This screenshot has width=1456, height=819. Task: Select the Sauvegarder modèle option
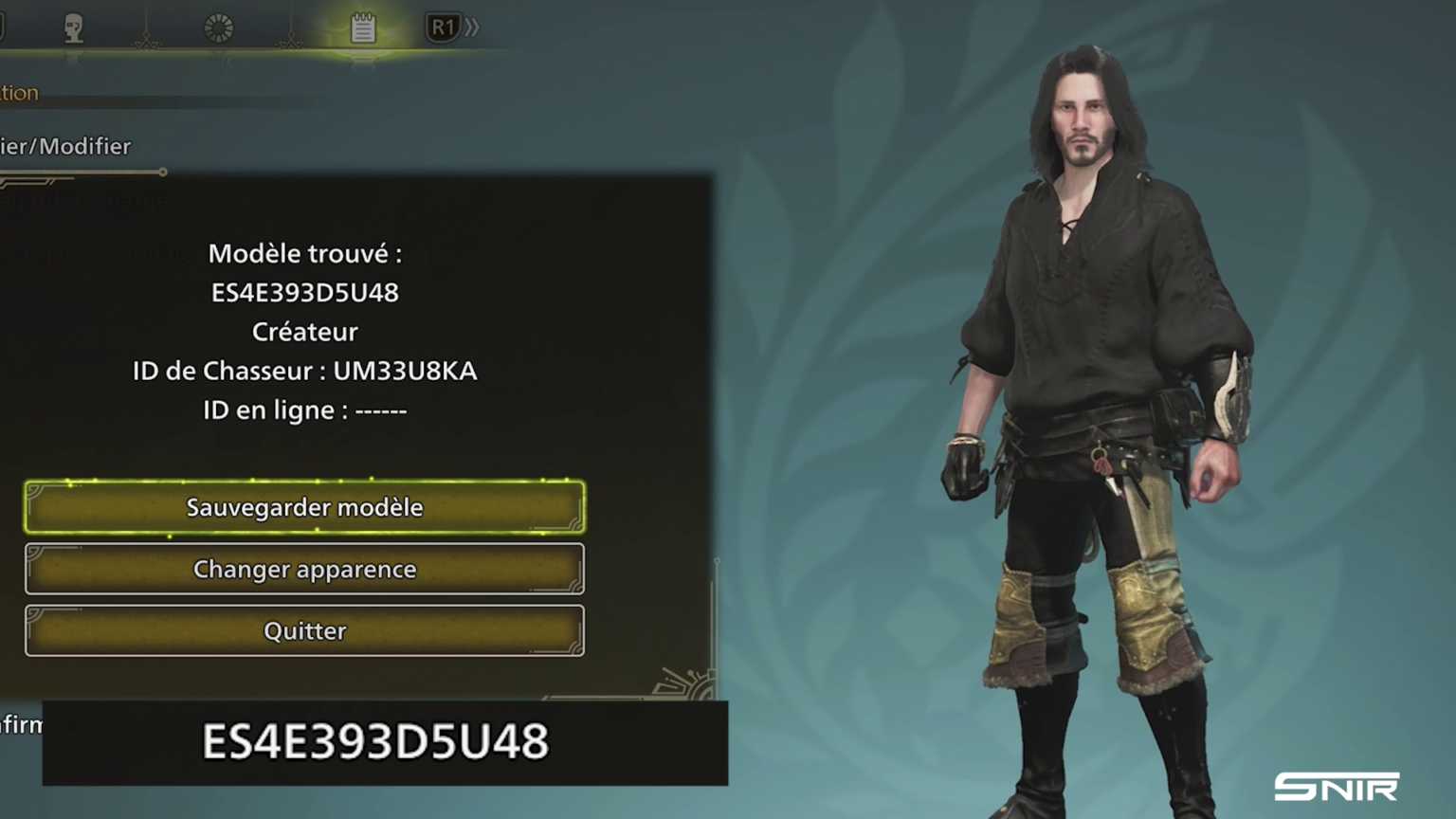pos(303,507)
